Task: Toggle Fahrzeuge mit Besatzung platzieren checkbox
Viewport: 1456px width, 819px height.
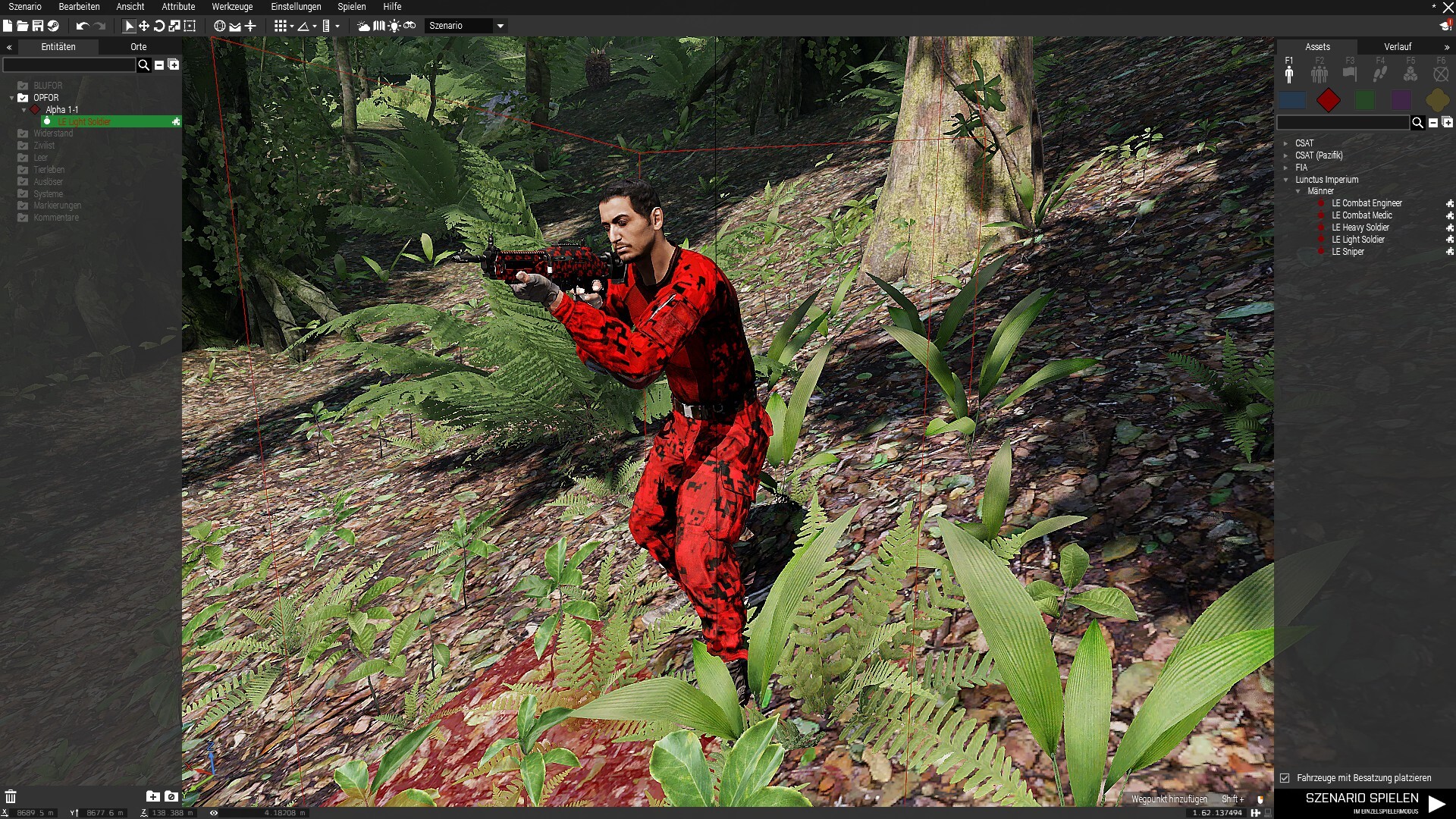Action: point(1285,778)
